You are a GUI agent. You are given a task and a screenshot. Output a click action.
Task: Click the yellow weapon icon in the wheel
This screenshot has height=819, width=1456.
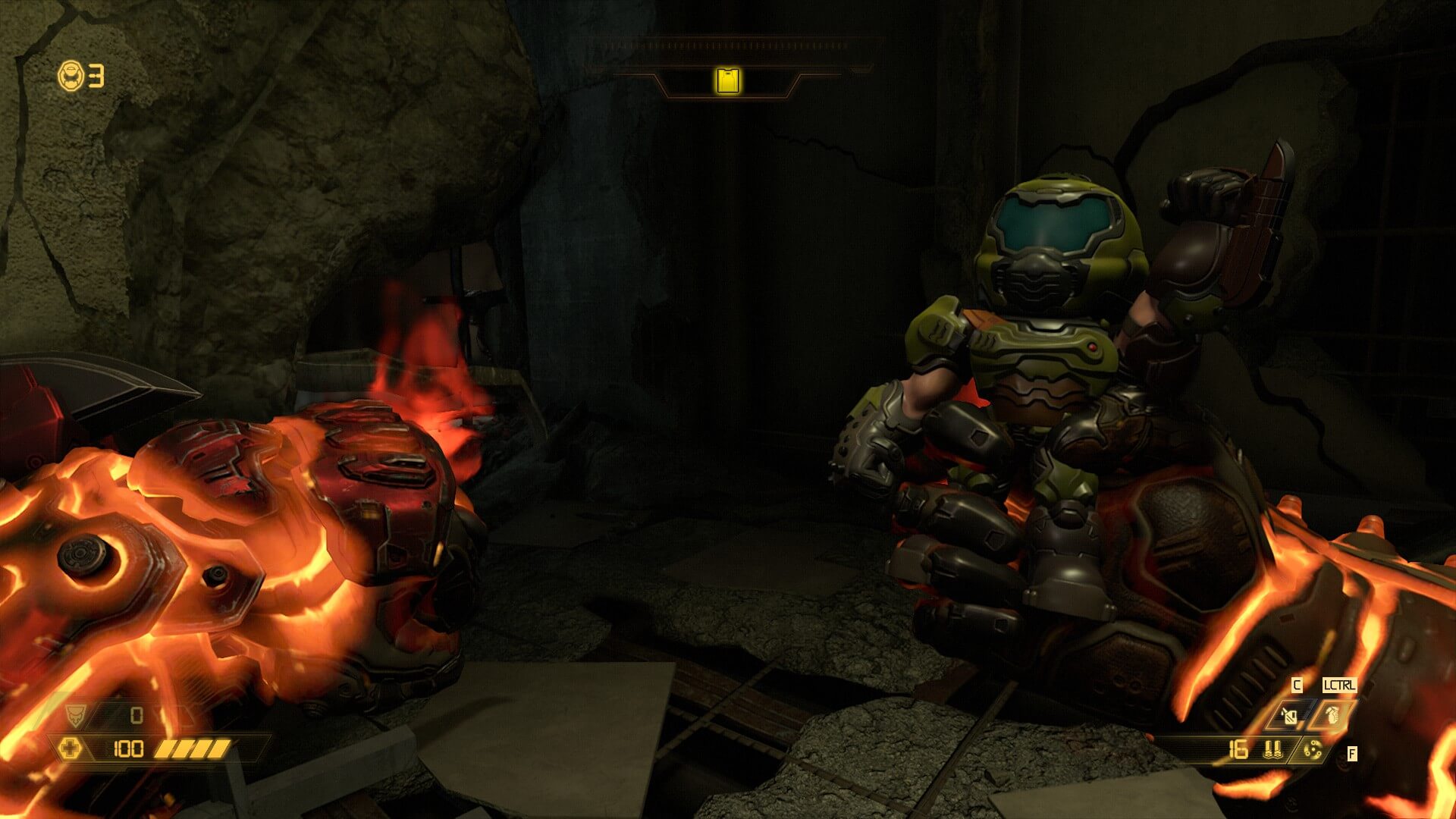click(x=726, y=80)
